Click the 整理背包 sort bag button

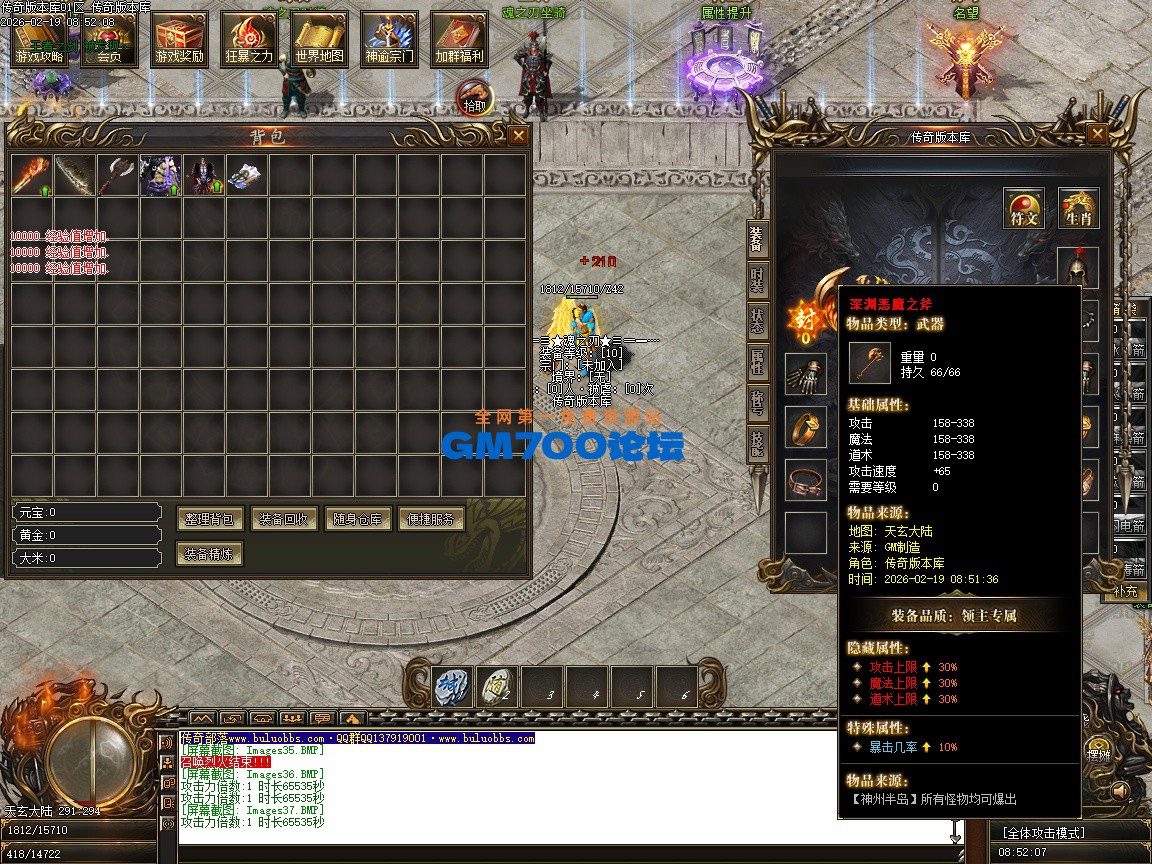click(211, 519)
